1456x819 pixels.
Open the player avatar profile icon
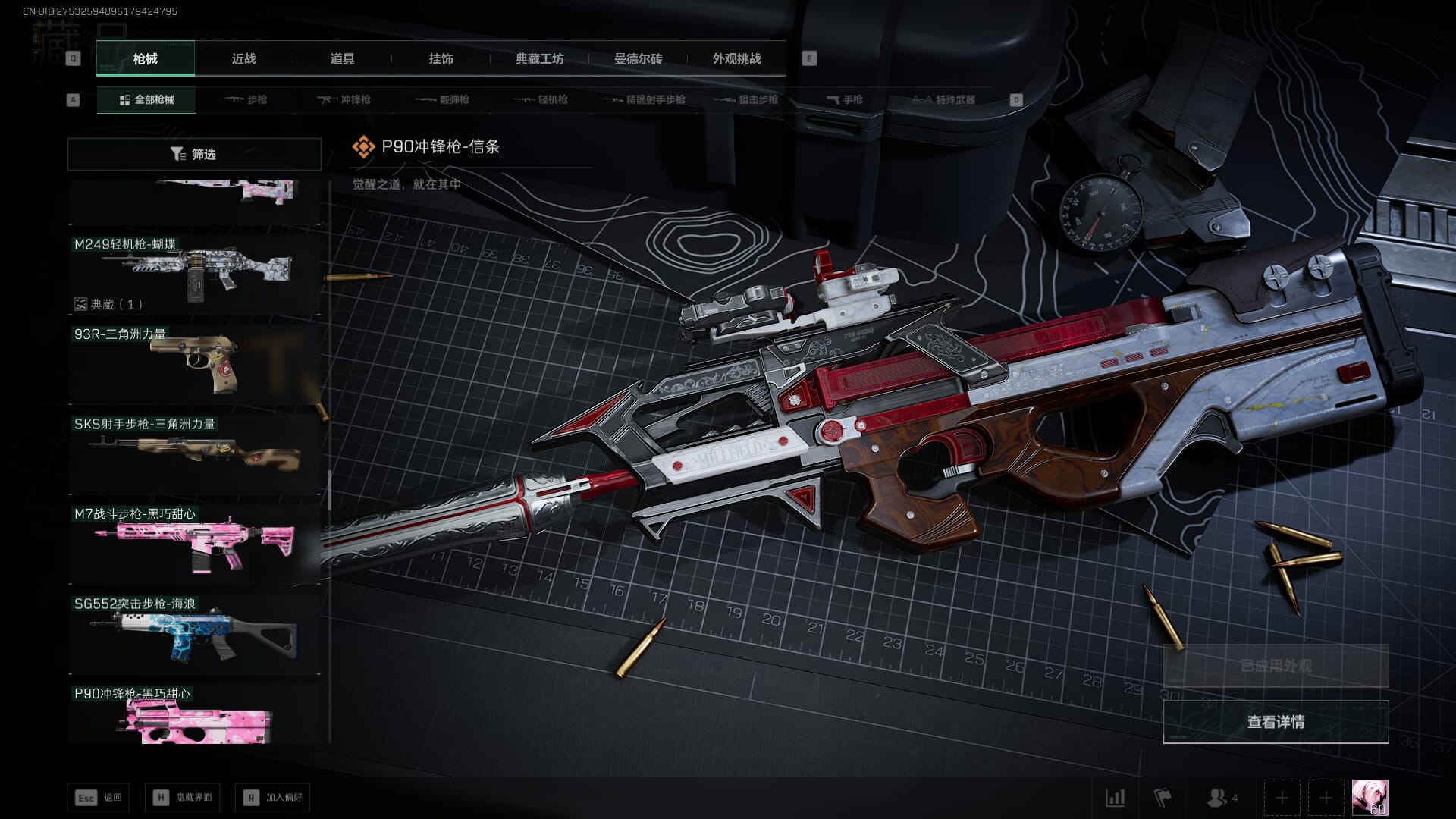[x=1370, y=798]
